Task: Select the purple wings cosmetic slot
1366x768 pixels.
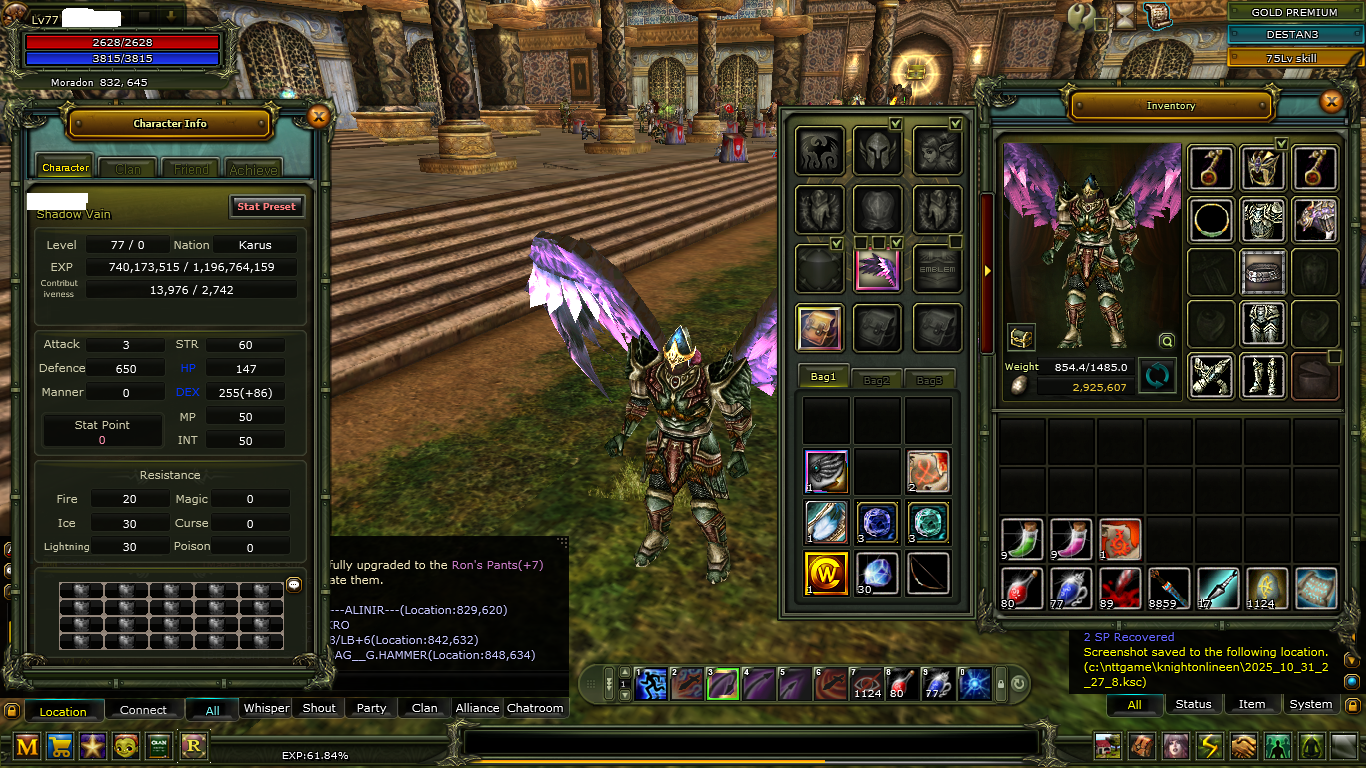Action: pyautogui.click(x=878, y=270)
